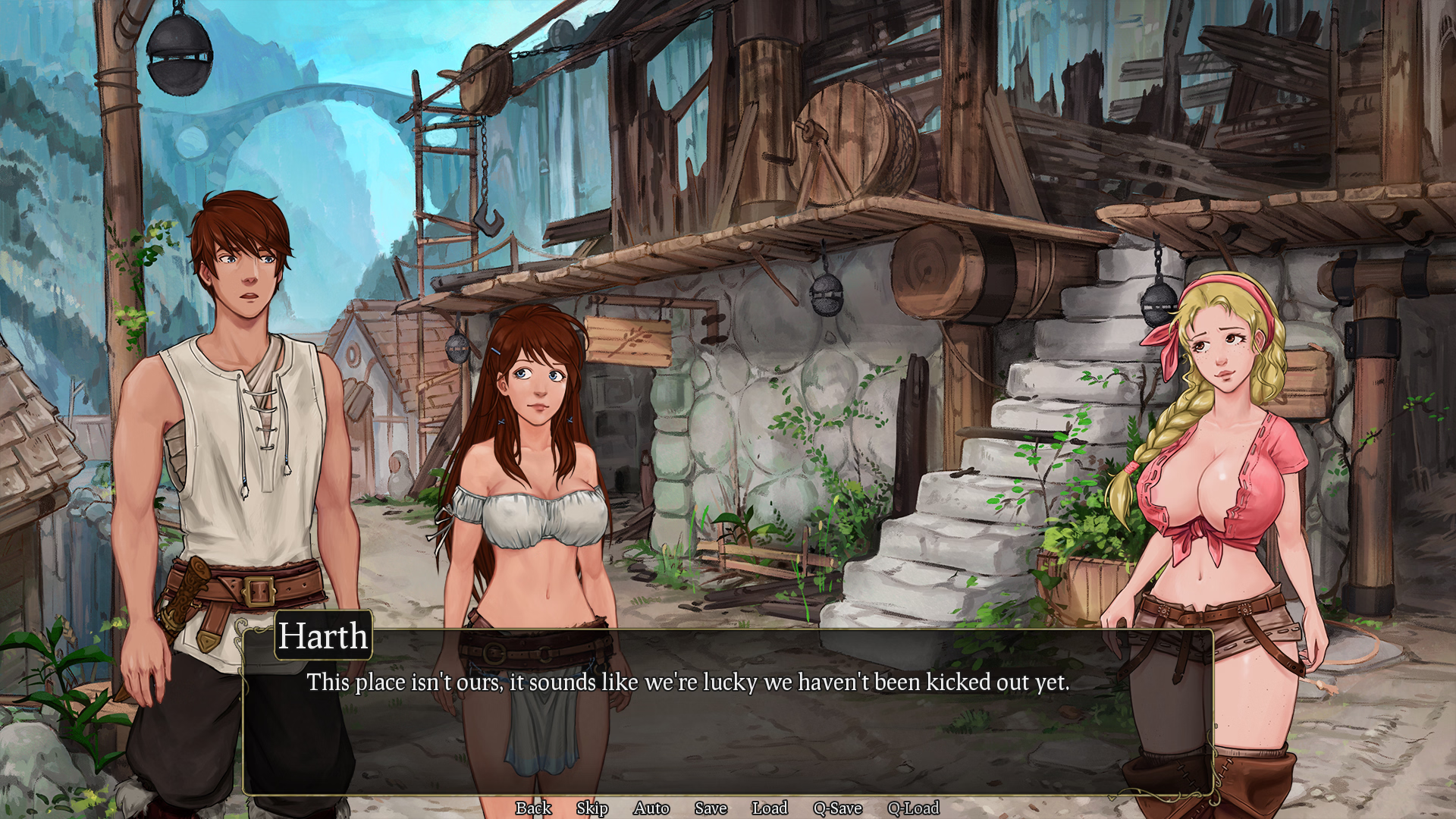Click Q-Save to quick save
Image resolution: width=1456 pixels, height=819 pixels.
pos(837,808)
